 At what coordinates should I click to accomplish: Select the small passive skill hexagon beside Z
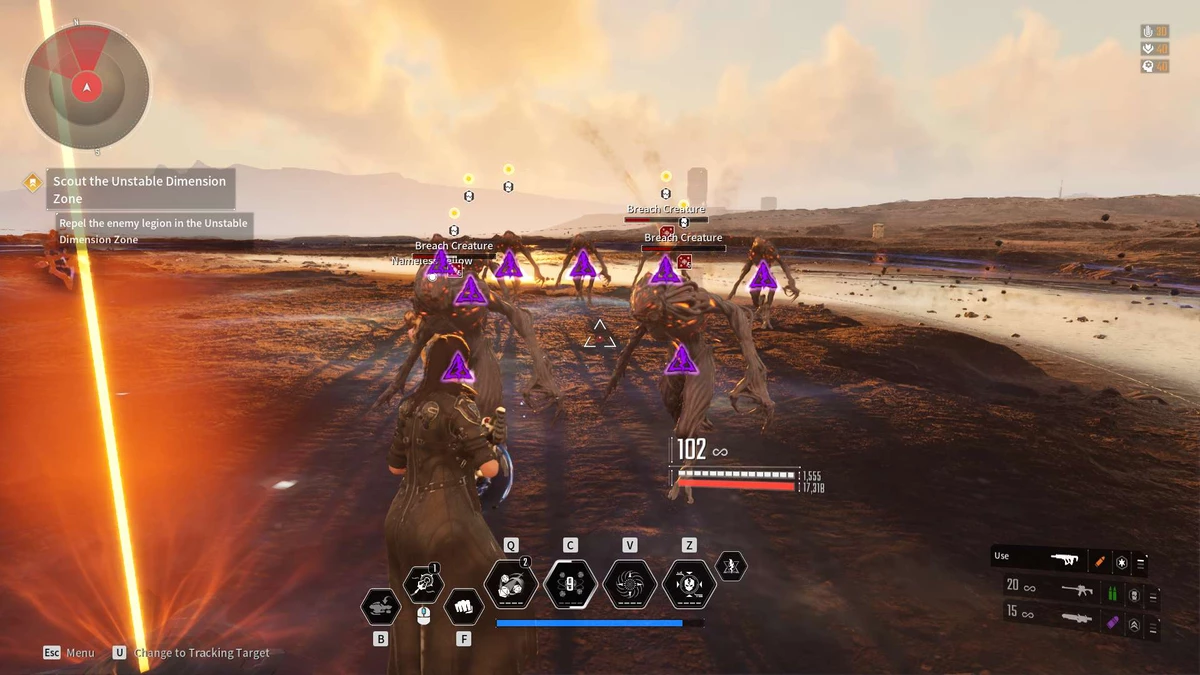pyautogui.click(x=731, y=566)
